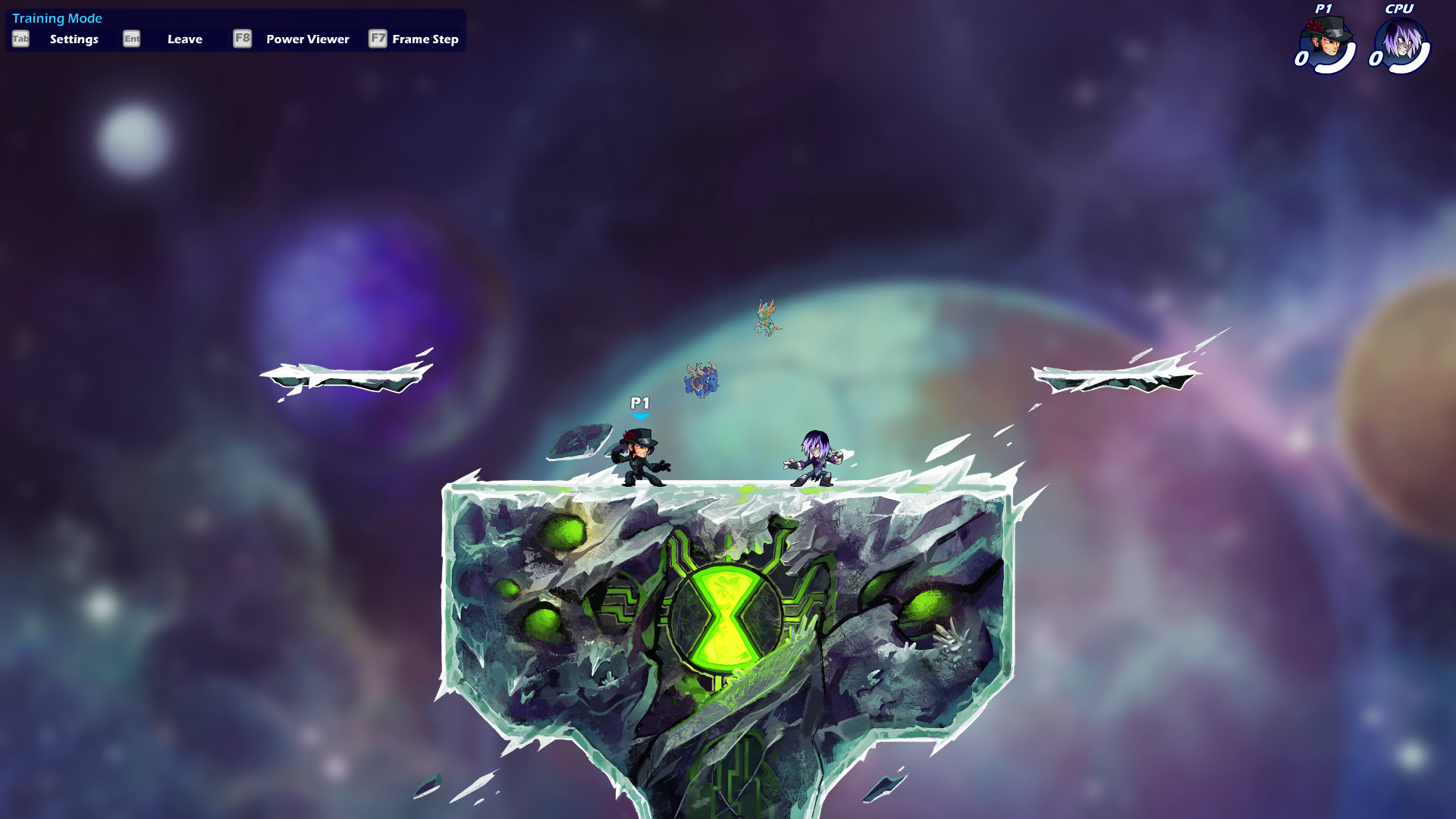Click the F8 keycap icon for Power Viewer
This screenshot has height=819, width=1456.
242,39
